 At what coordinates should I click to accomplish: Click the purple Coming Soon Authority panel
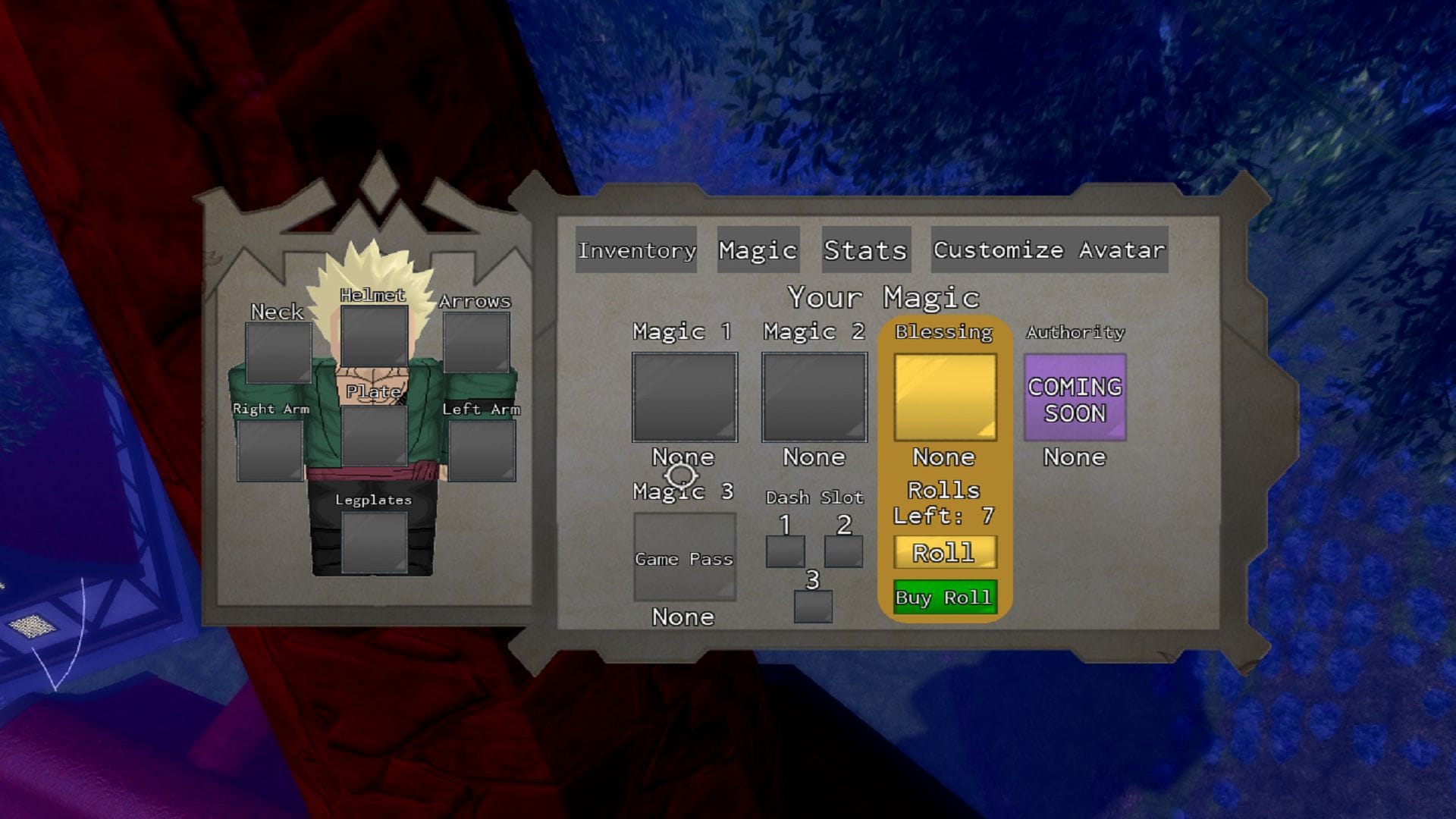1075,396
